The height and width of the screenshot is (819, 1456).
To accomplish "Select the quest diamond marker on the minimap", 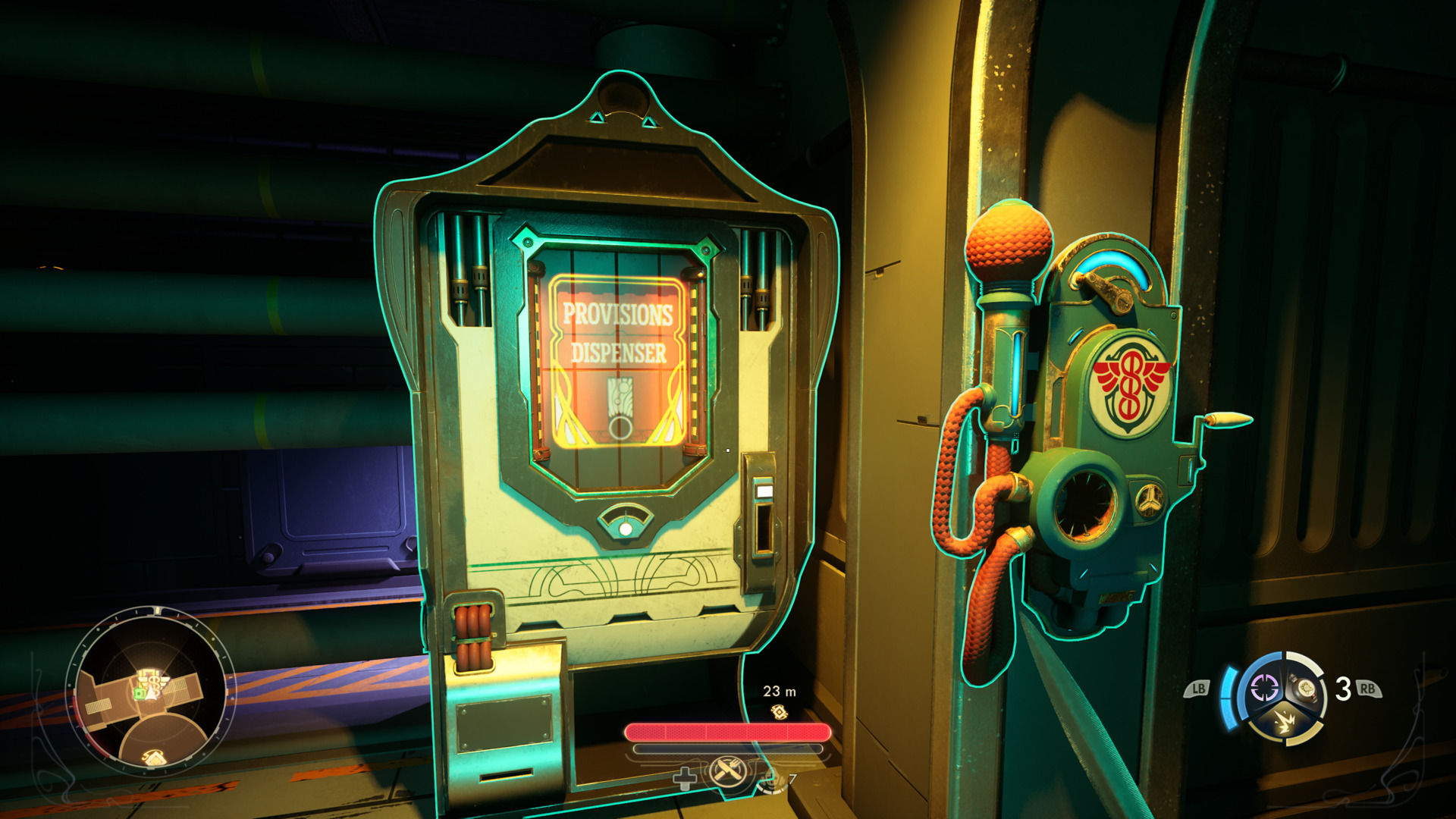I will pos(154,756).
